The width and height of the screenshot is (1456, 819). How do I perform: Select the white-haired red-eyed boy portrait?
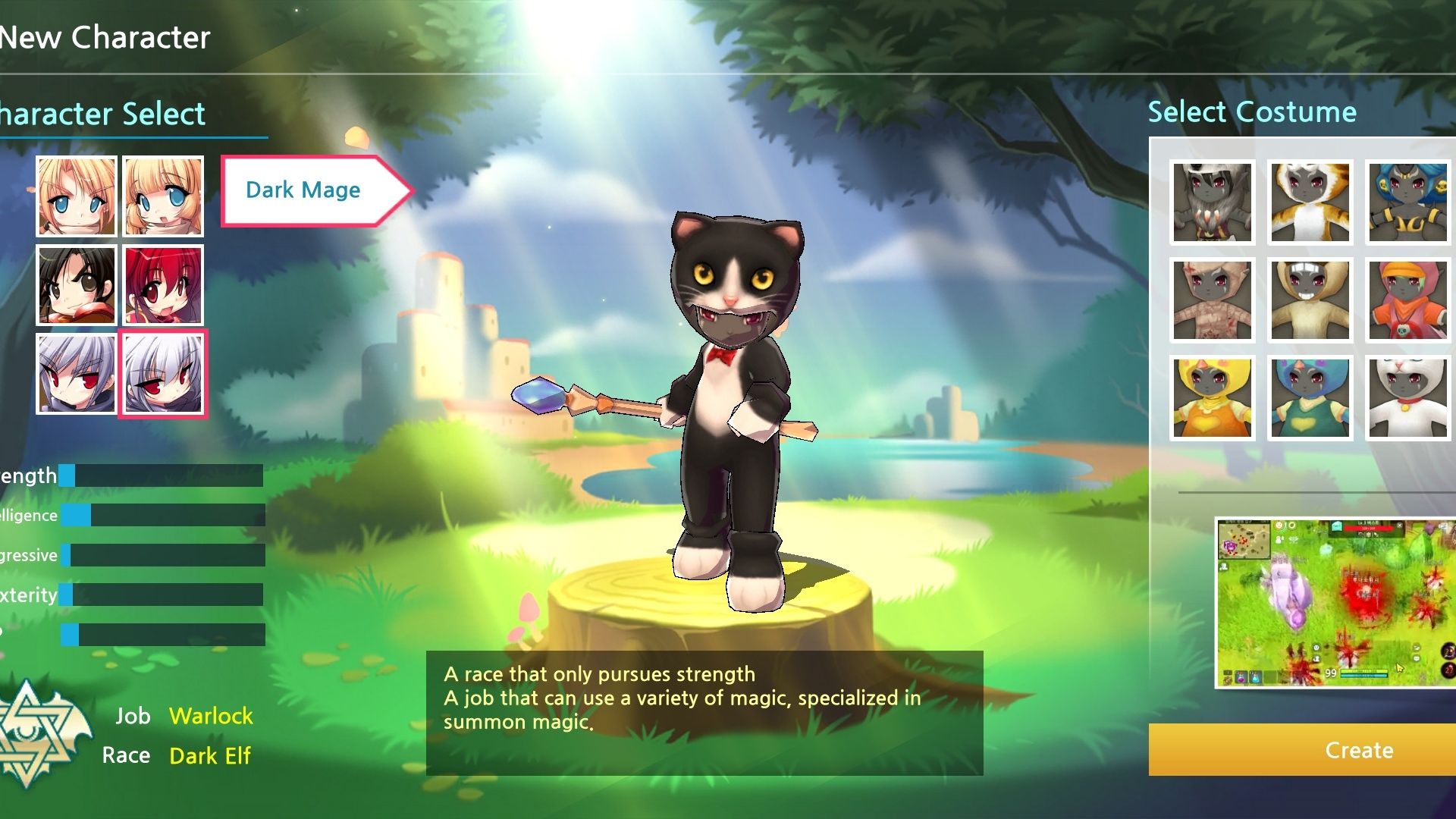click(76, 373)
